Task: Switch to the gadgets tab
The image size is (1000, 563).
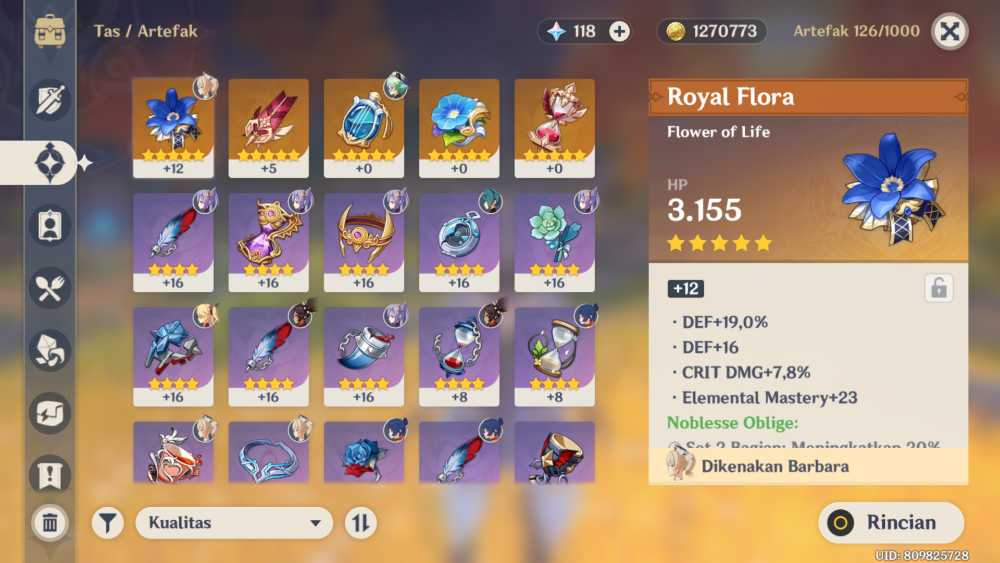Action: (x=50, y=413)
